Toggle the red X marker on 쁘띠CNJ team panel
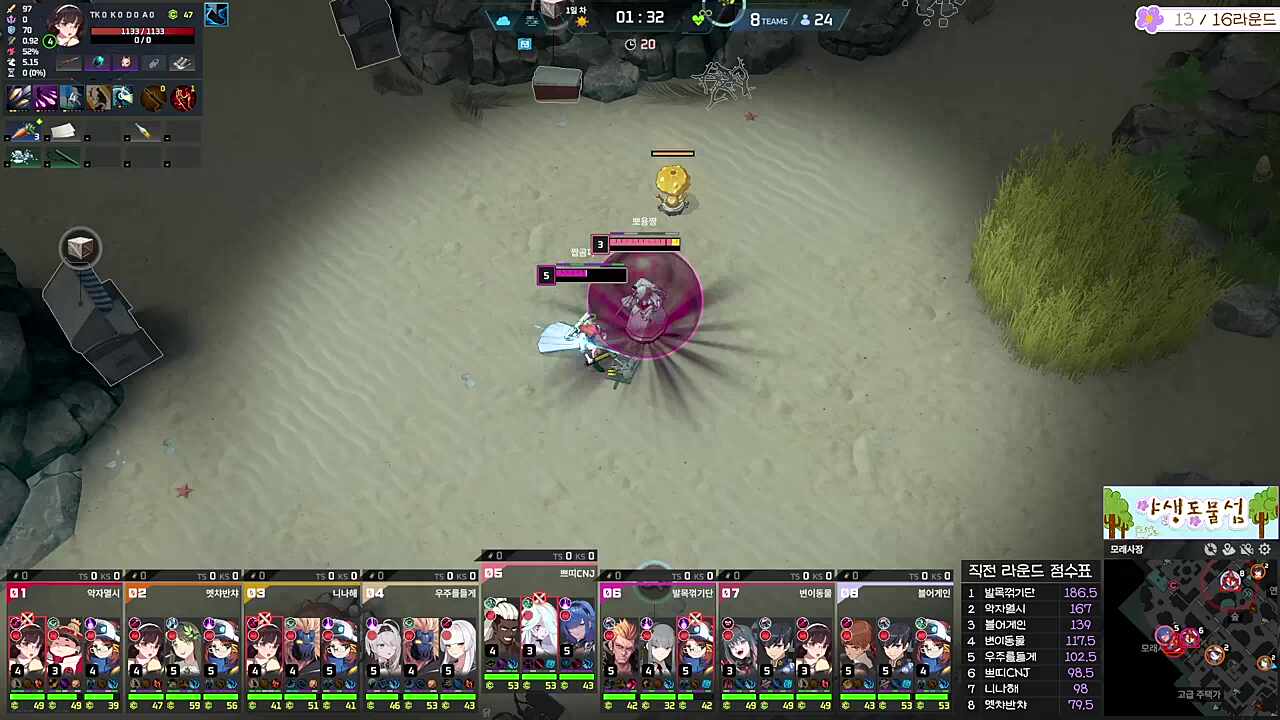Screen dimensions: 1280x720 [537, 598]
